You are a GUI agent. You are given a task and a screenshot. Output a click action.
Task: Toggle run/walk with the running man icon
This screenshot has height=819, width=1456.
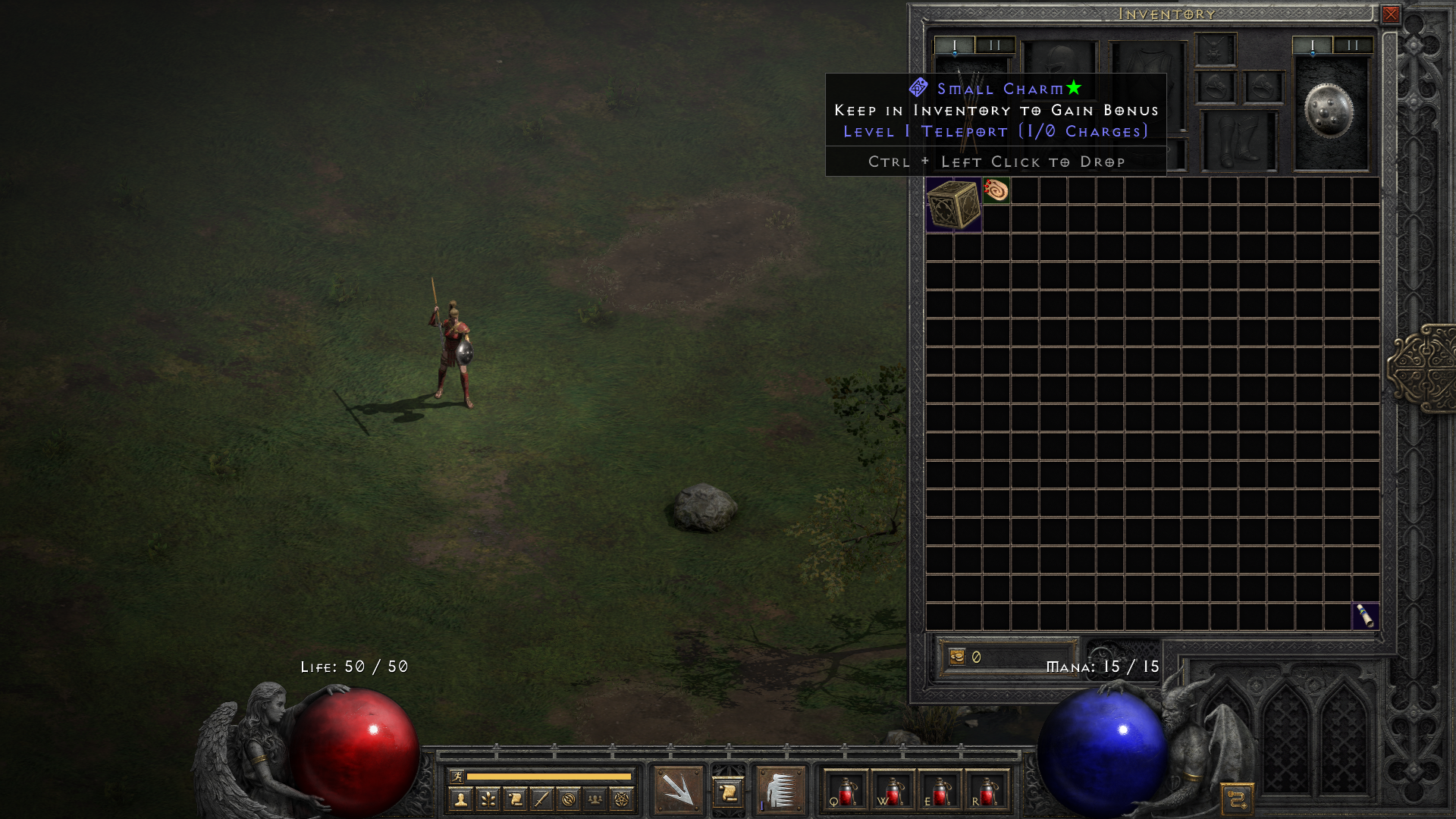tap(457, 776)
